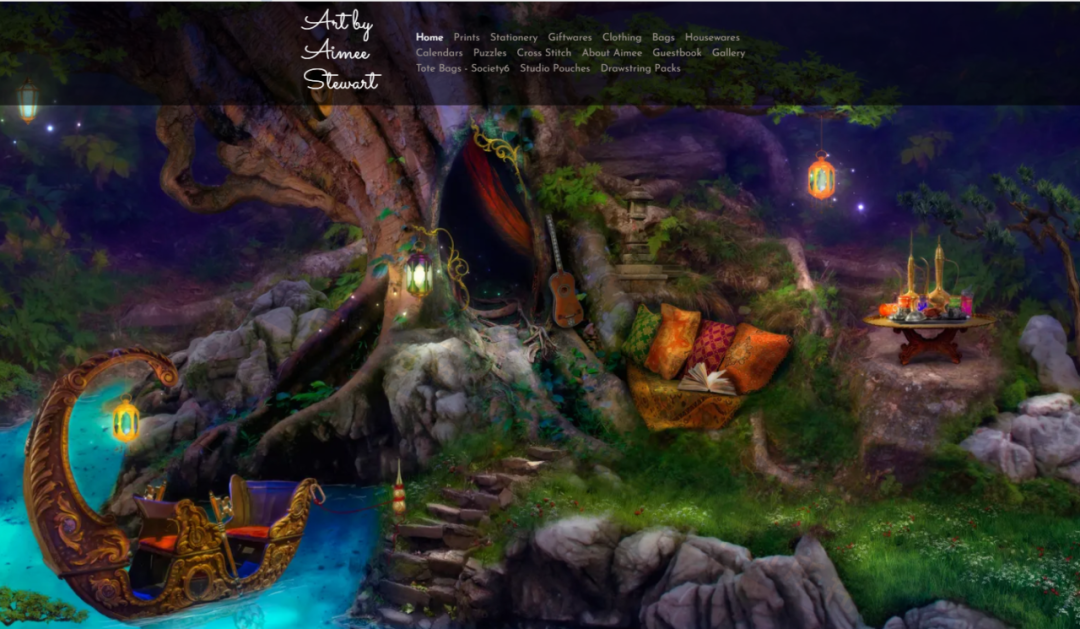
Task: Show the Calendars page
Action: (439, 53)
